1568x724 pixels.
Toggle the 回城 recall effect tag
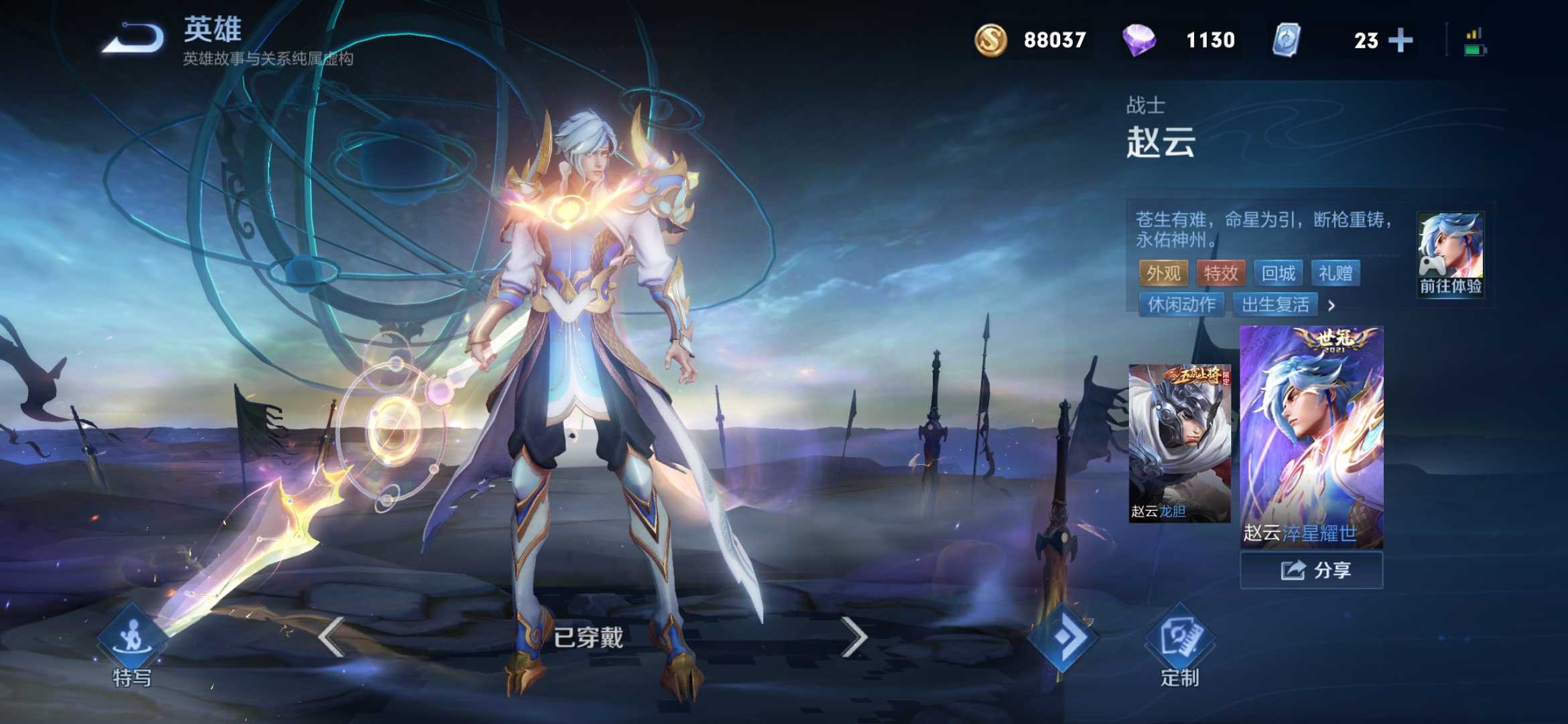[1280, 274]
